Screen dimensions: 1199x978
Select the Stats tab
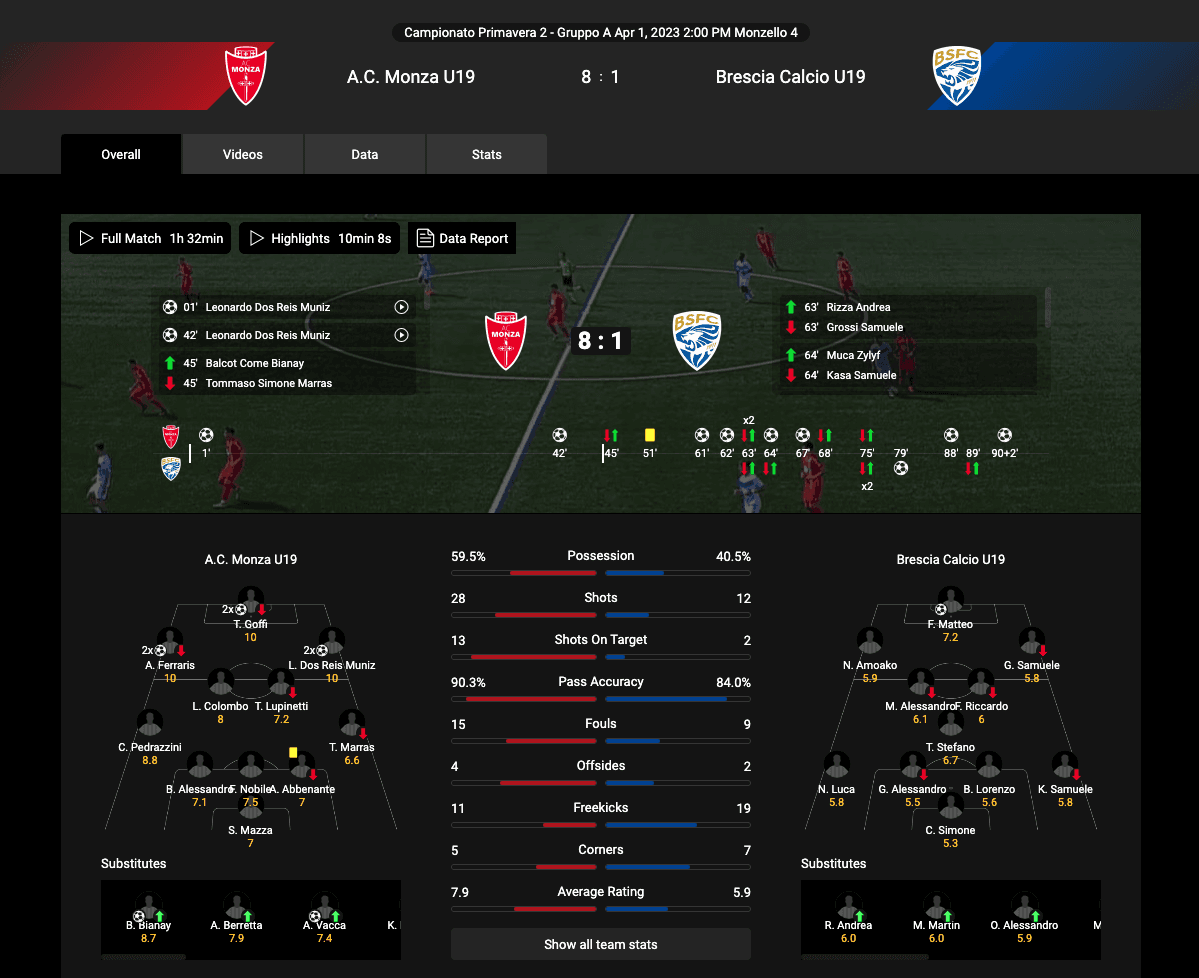point(487,155)
